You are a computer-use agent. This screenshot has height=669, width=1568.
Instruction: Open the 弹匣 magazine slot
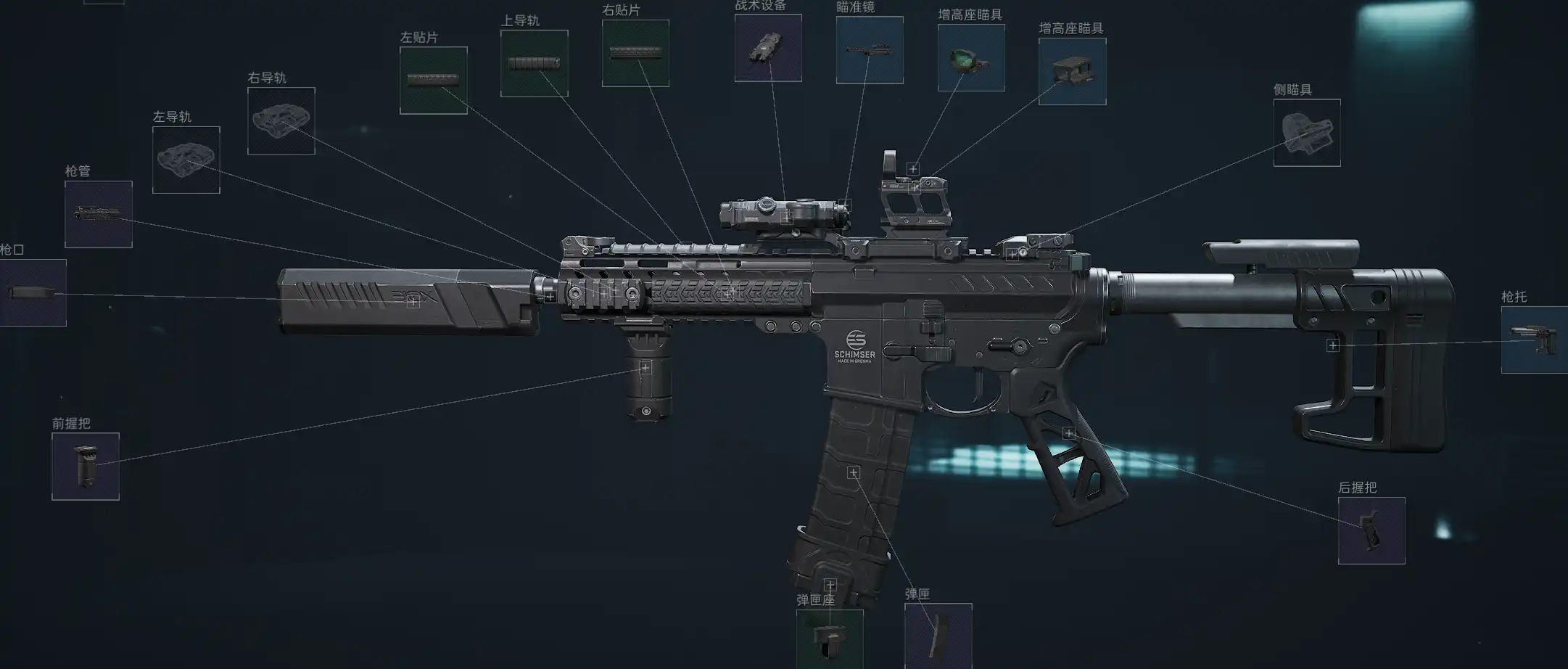(x=938, y=635)
